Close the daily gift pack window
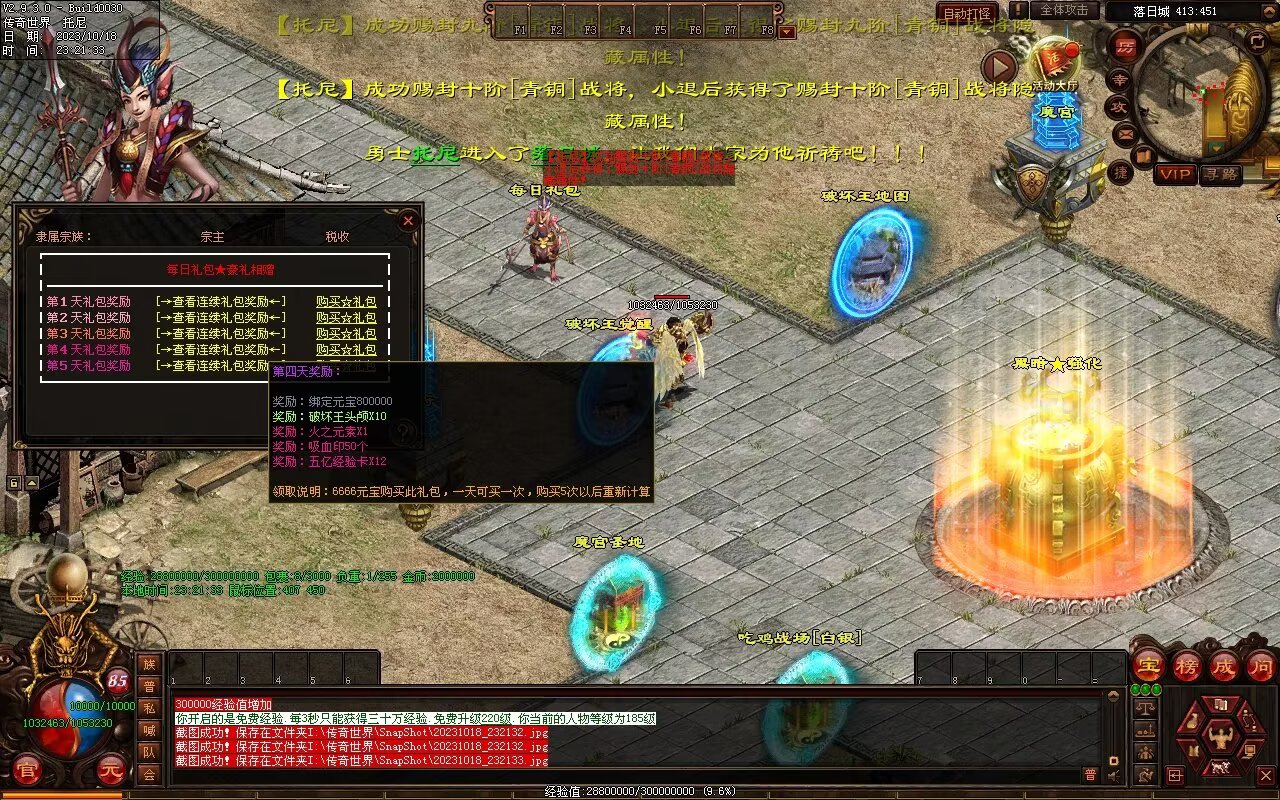This screenshot has width=1280, height=800. 407,221
